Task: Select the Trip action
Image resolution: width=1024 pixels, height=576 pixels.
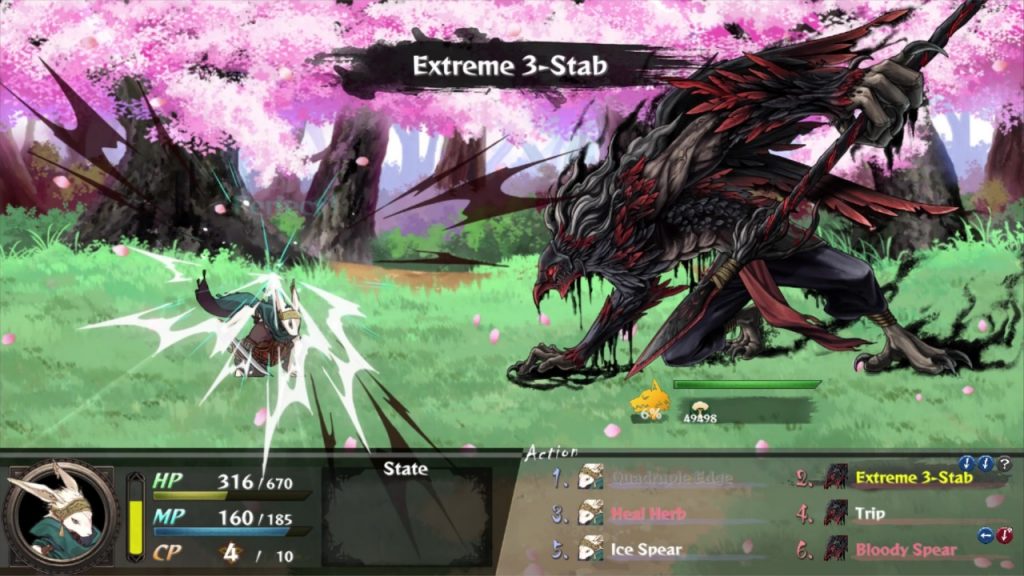Action: 870,514
